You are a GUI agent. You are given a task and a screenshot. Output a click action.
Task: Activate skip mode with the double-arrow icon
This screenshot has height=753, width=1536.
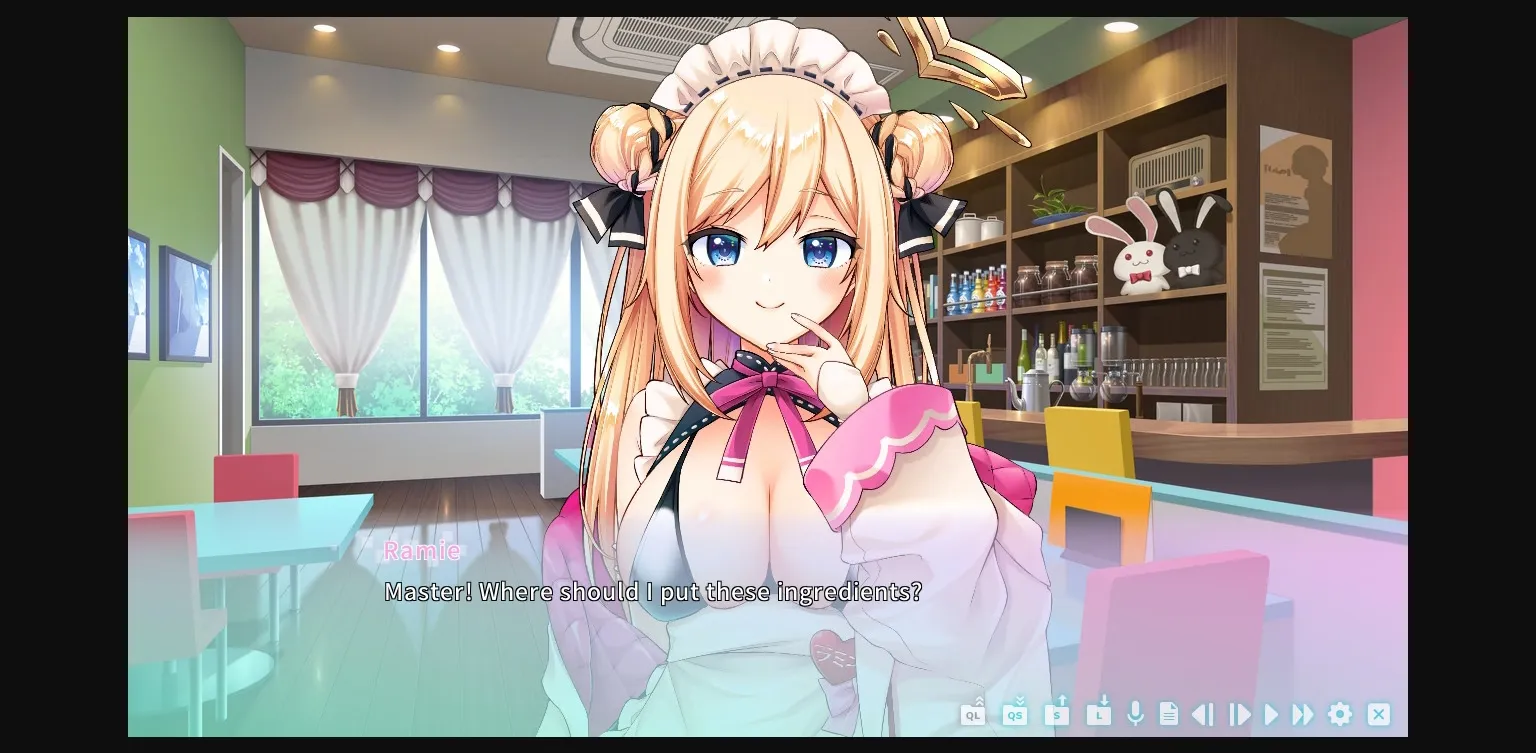coord(1303,715)
